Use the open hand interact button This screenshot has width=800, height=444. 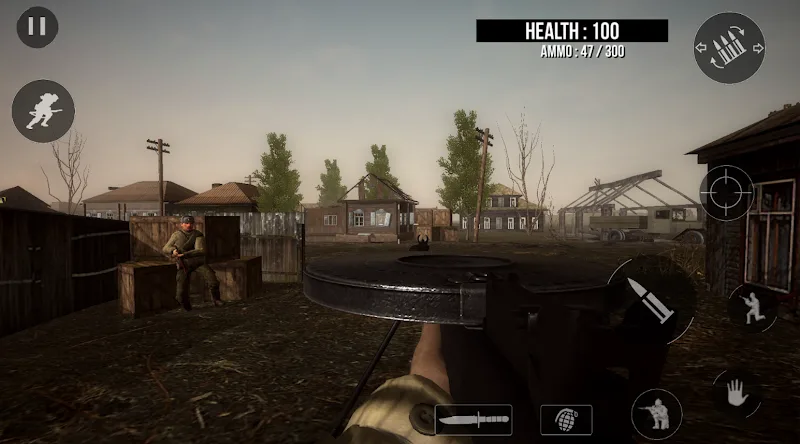point(736,392)
